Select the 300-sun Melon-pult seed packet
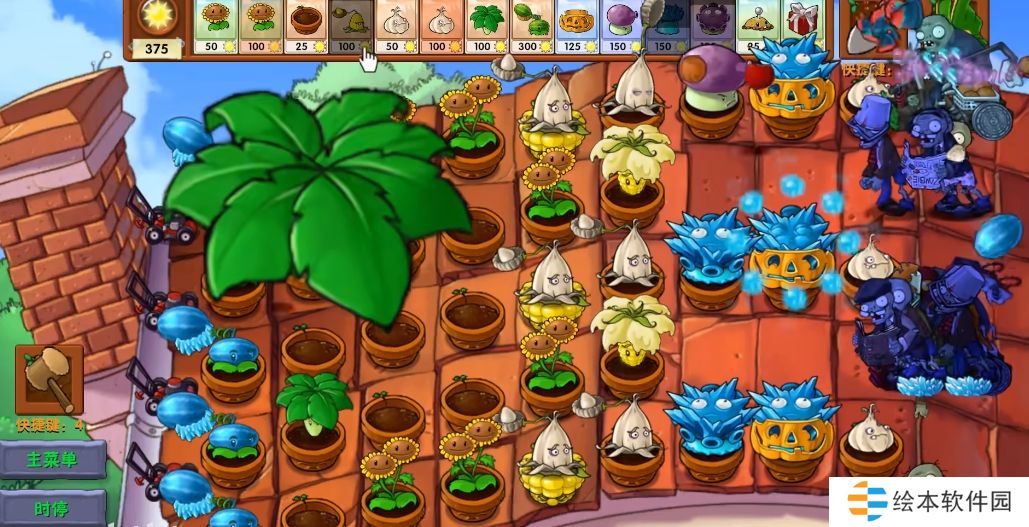The image size is (1029, 527). 531,26
